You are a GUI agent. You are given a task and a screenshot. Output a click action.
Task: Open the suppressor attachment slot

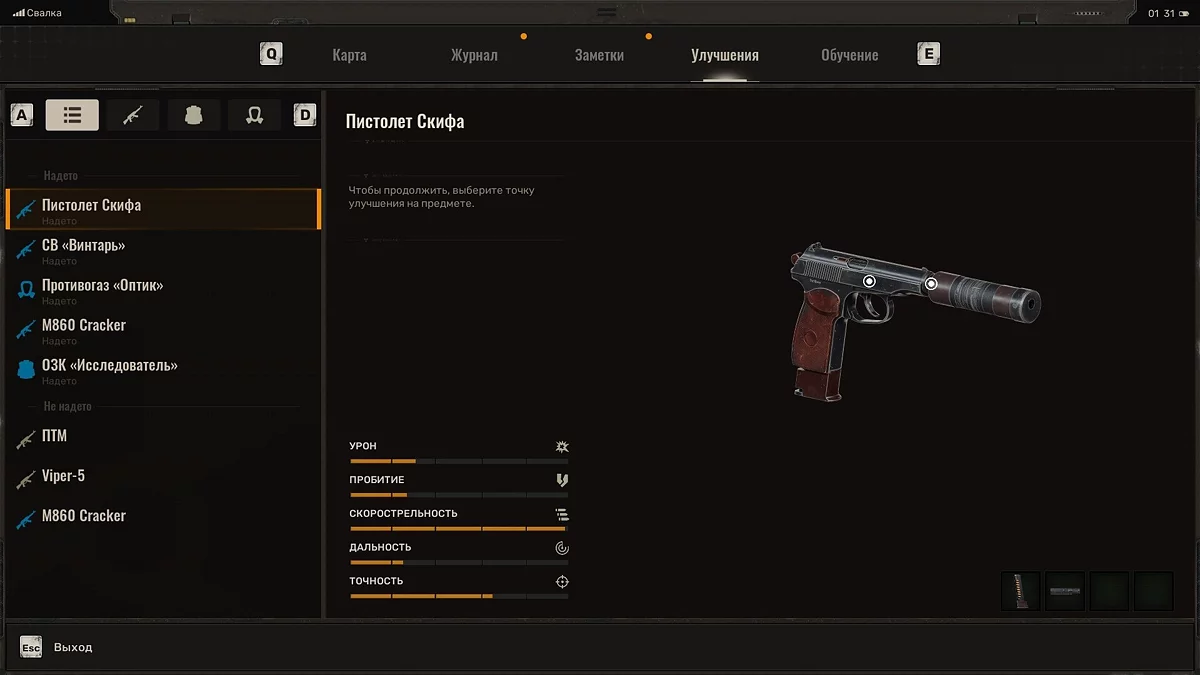1065,591
